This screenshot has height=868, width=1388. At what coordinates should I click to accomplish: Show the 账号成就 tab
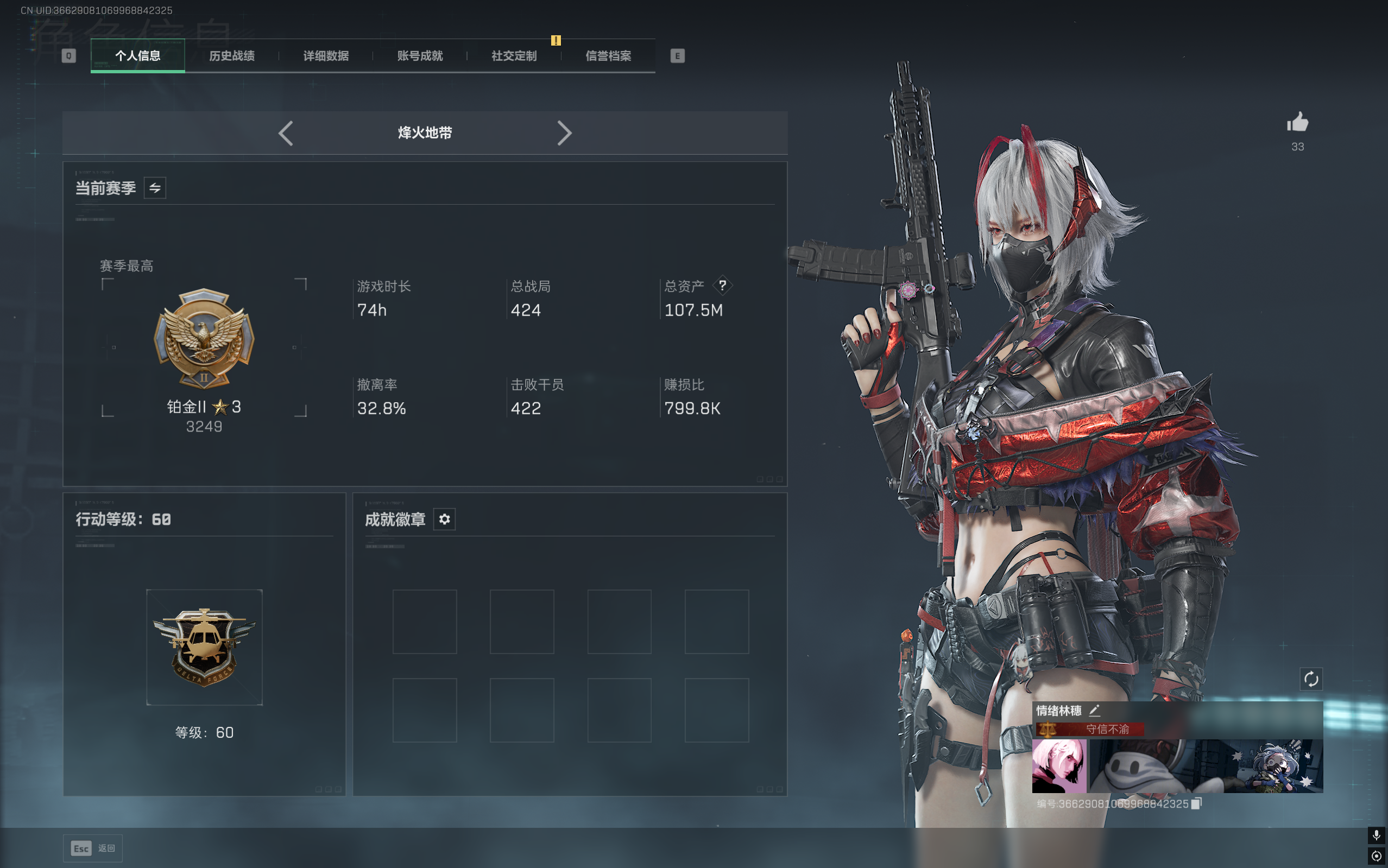(420, 56)
